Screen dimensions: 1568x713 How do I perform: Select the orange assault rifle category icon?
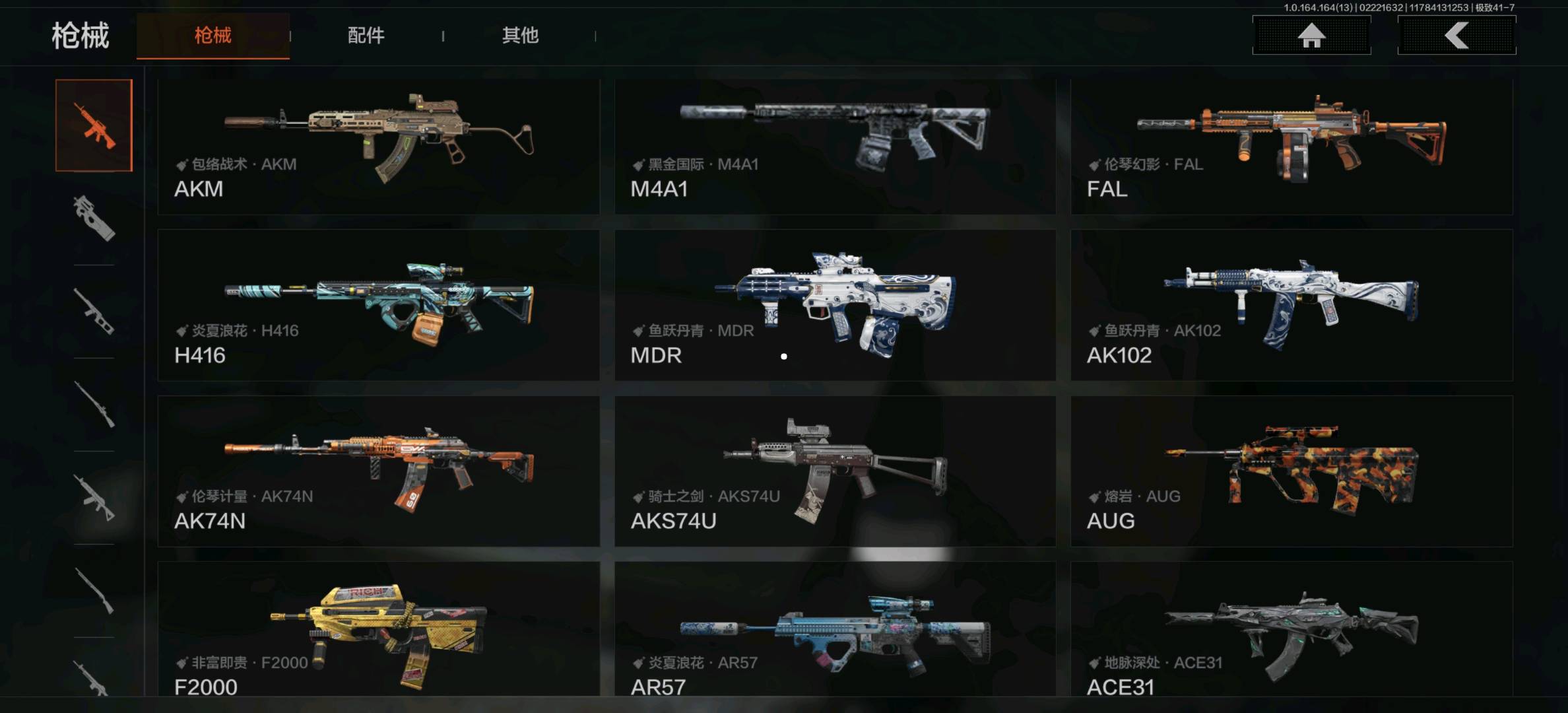point(94,125)
